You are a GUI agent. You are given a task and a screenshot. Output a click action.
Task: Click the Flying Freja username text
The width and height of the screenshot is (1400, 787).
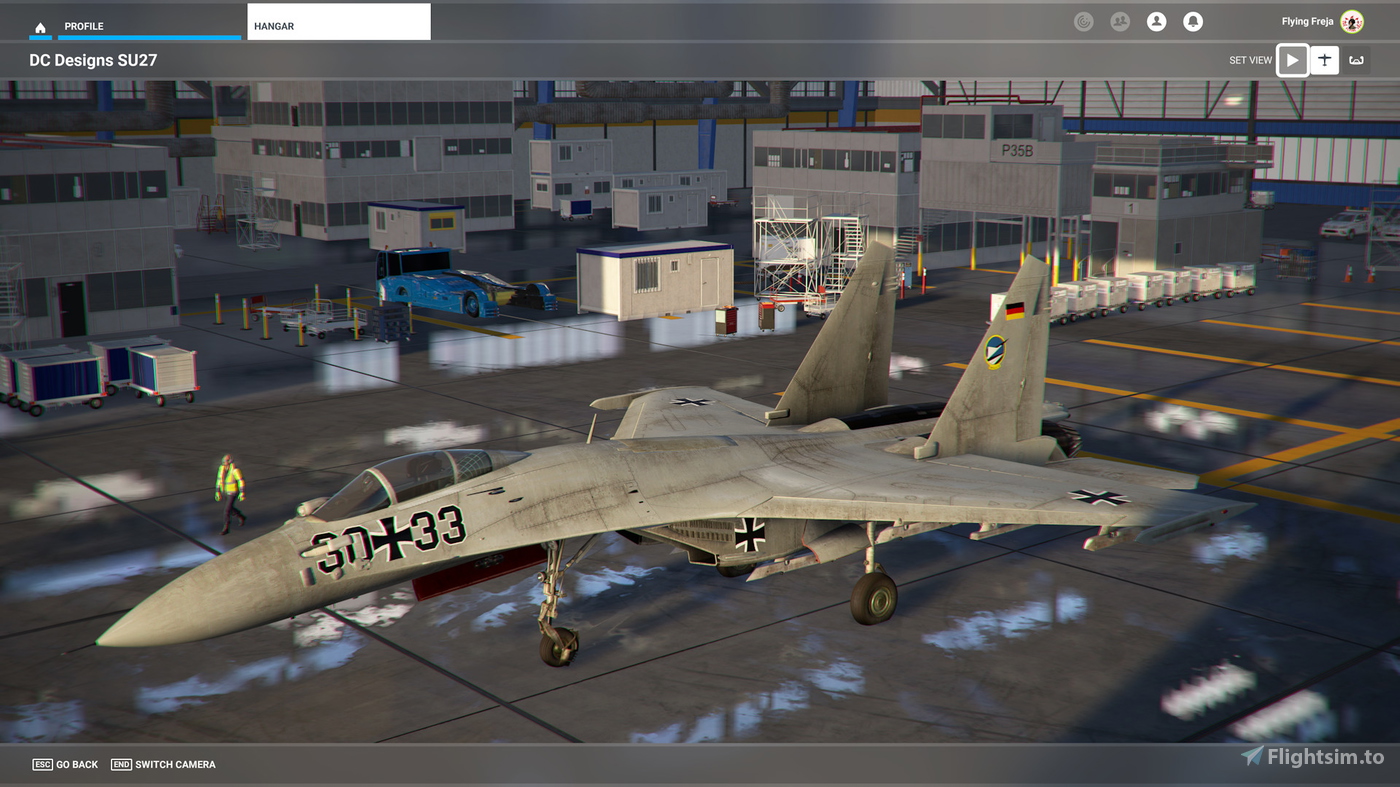[1306, 20]
